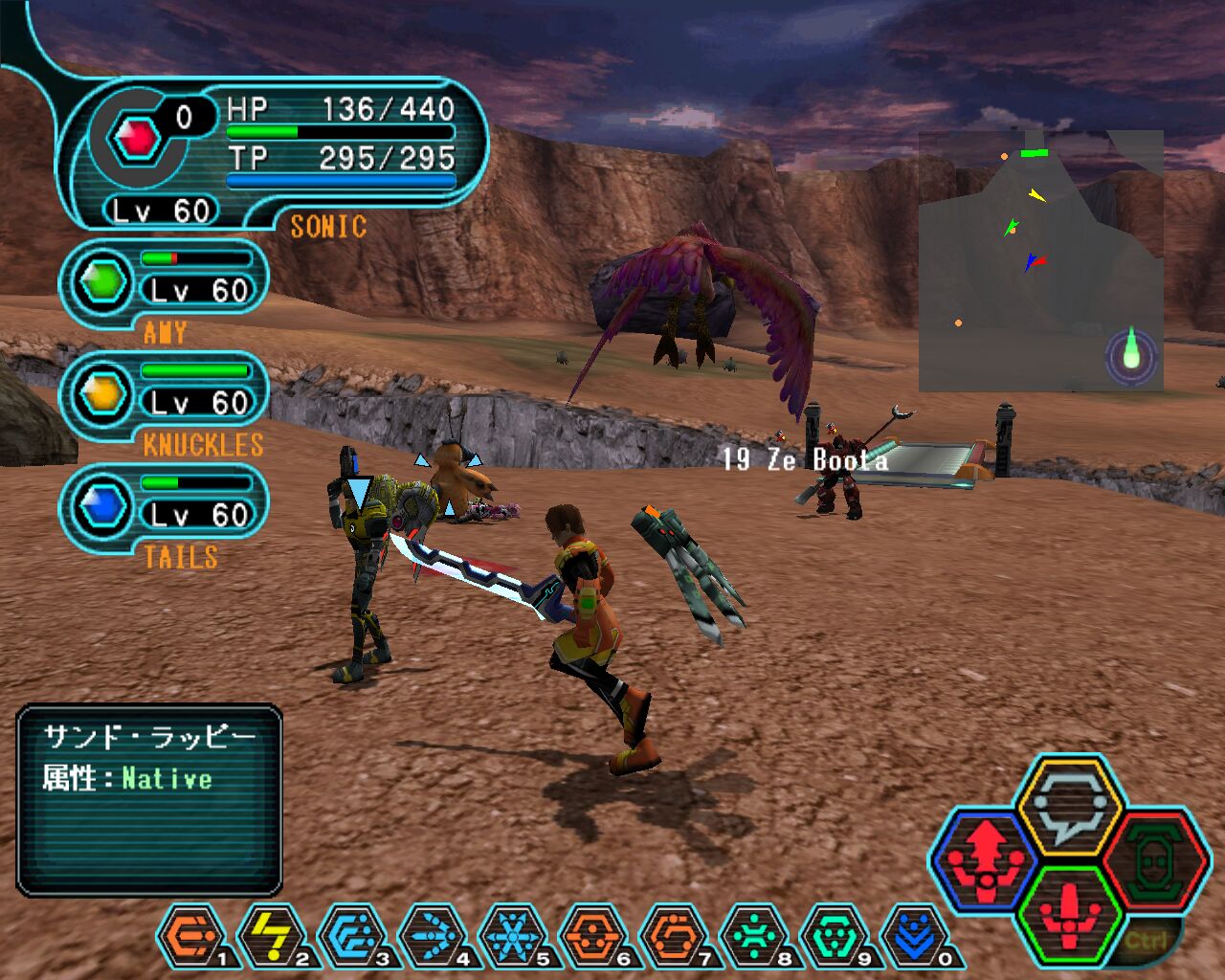Screen dimensions: 1225x980
Task: Use the light-blue technique in slot 3
Action: [x=351, y=935]
